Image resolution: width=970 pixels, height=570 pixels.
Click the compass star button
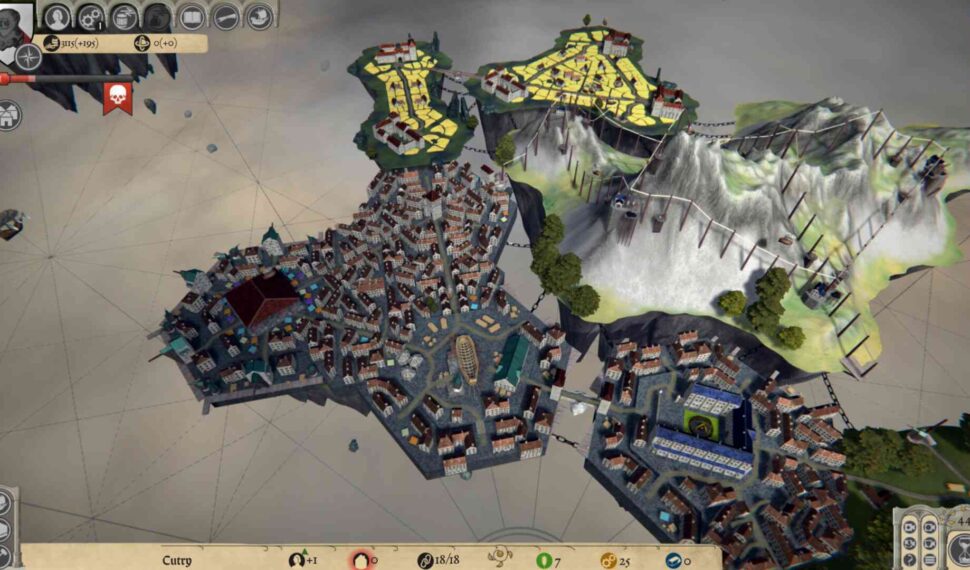pos(28,57)
